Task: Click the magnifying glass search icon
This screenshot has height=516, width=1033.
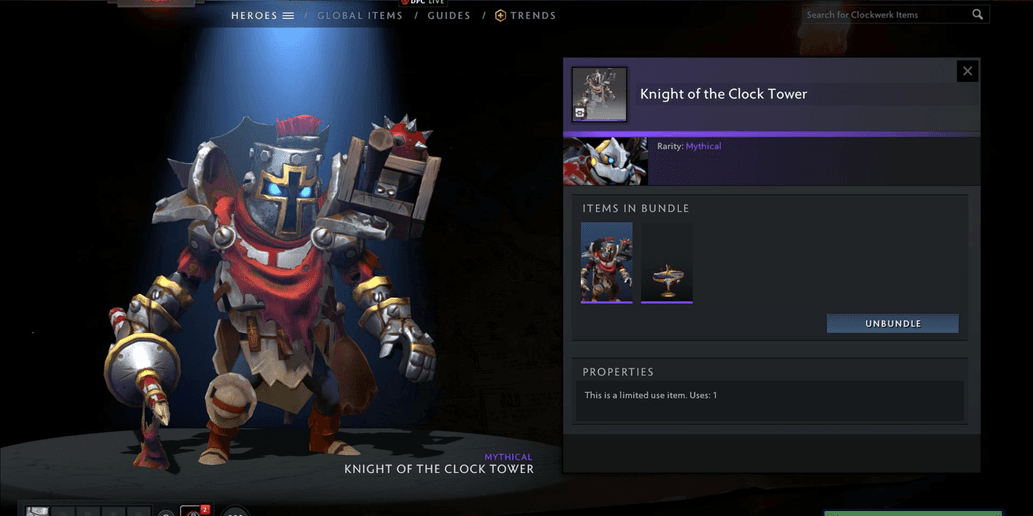Action: point(978,15)
